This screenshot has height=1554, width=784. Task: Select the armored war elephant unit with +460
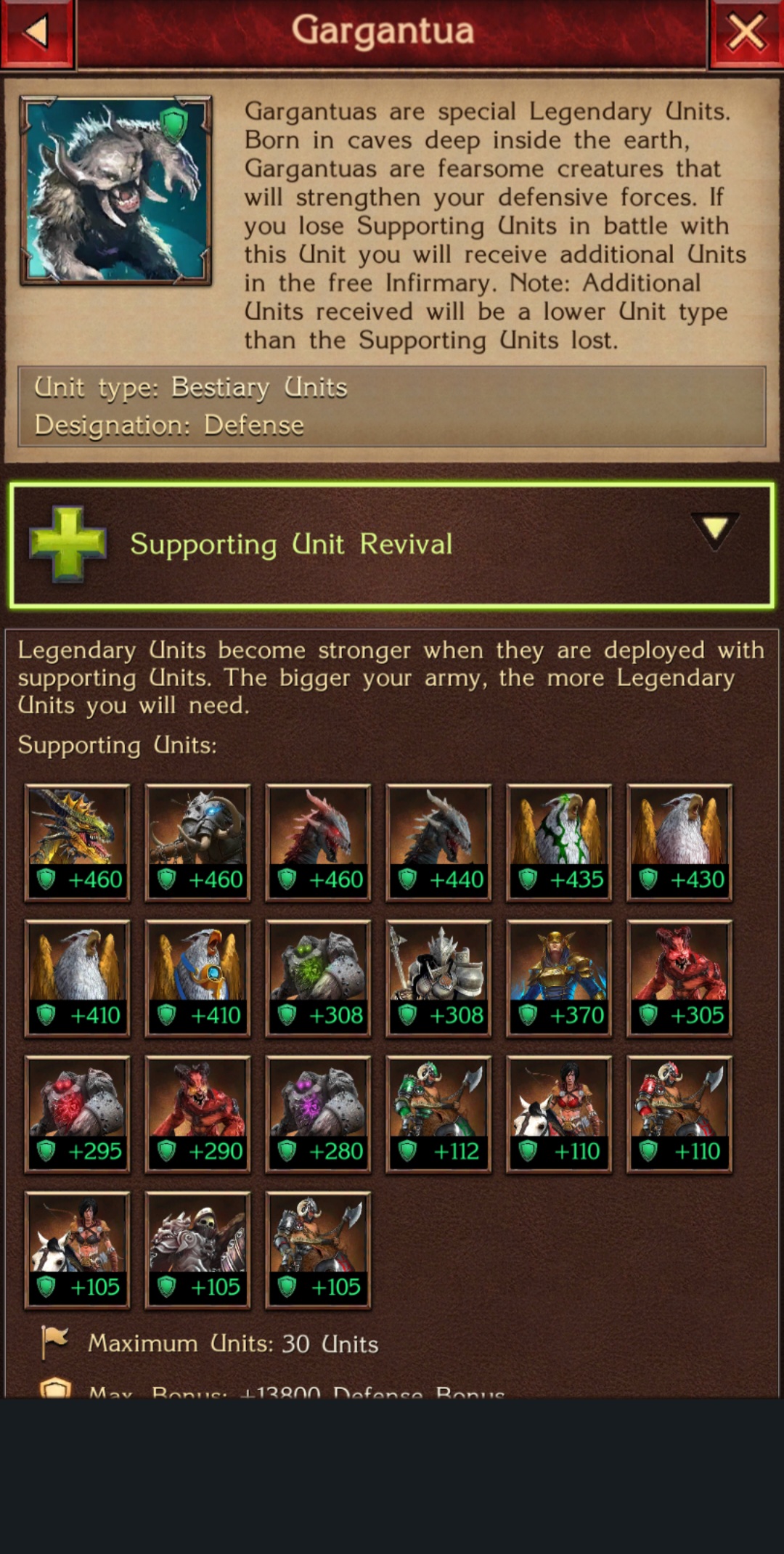198,842
